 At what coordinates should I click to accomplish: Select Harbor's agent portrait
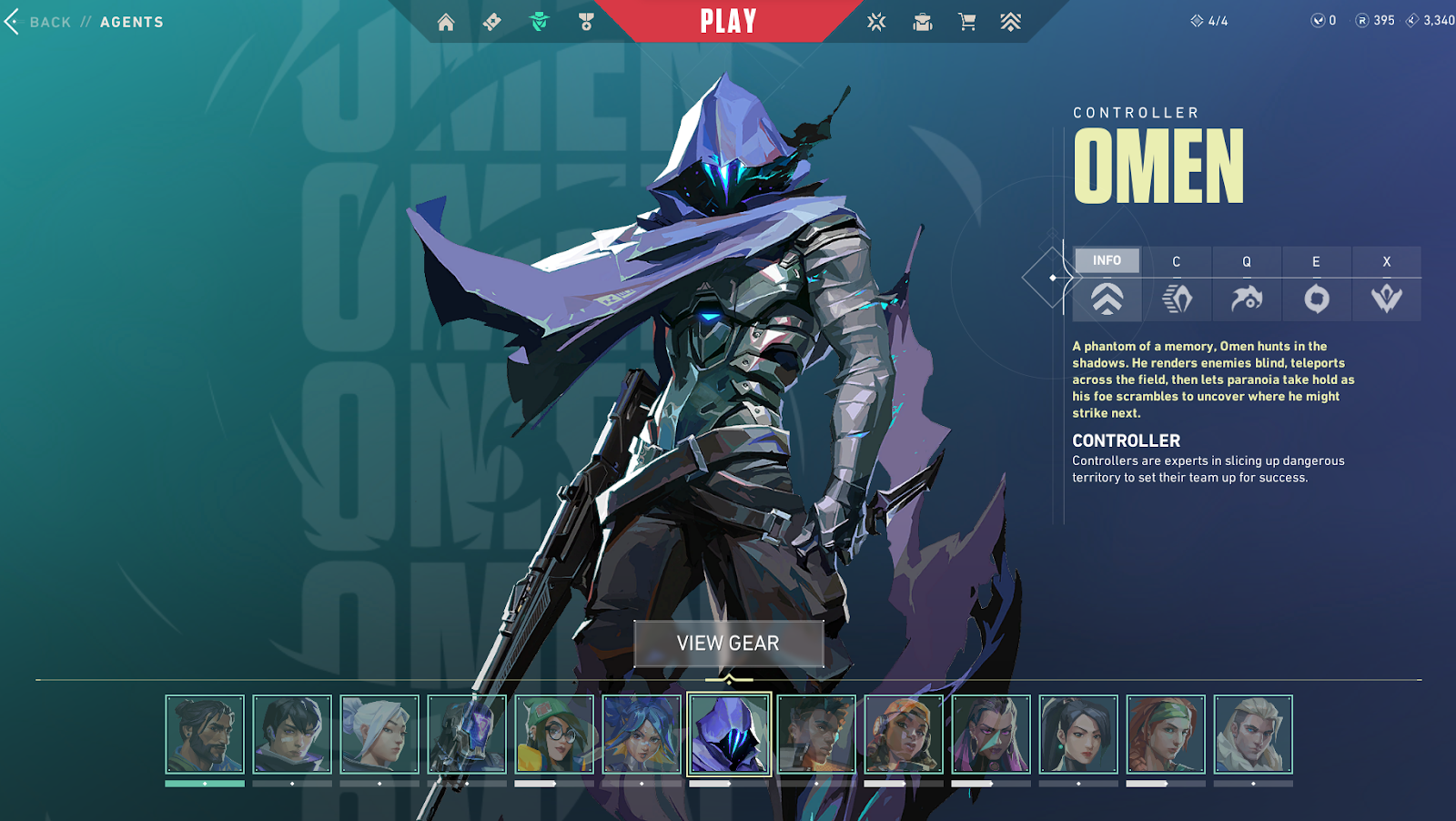pos(205,735)
